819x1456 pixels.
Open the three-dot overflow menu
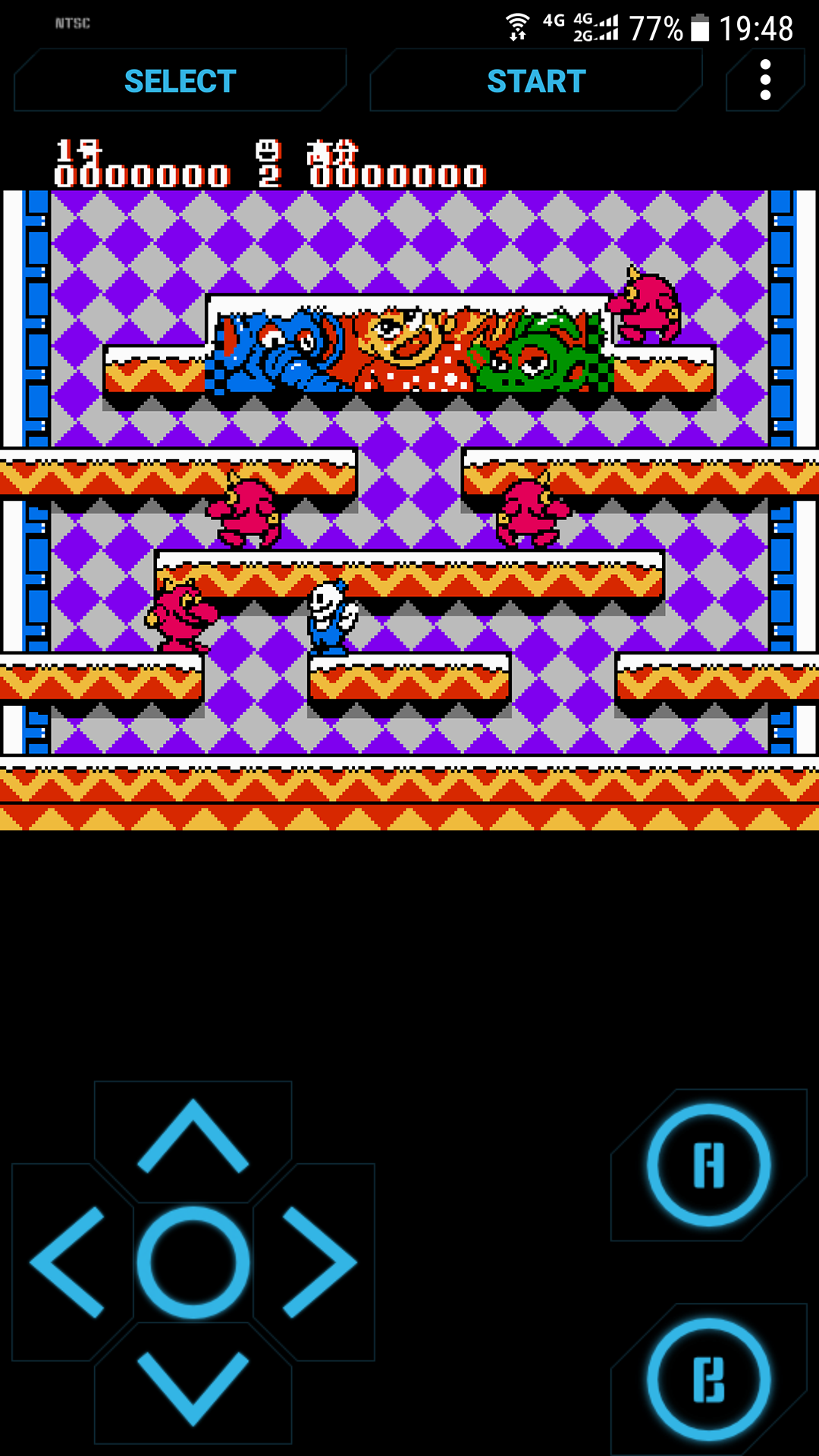point(765,80)
